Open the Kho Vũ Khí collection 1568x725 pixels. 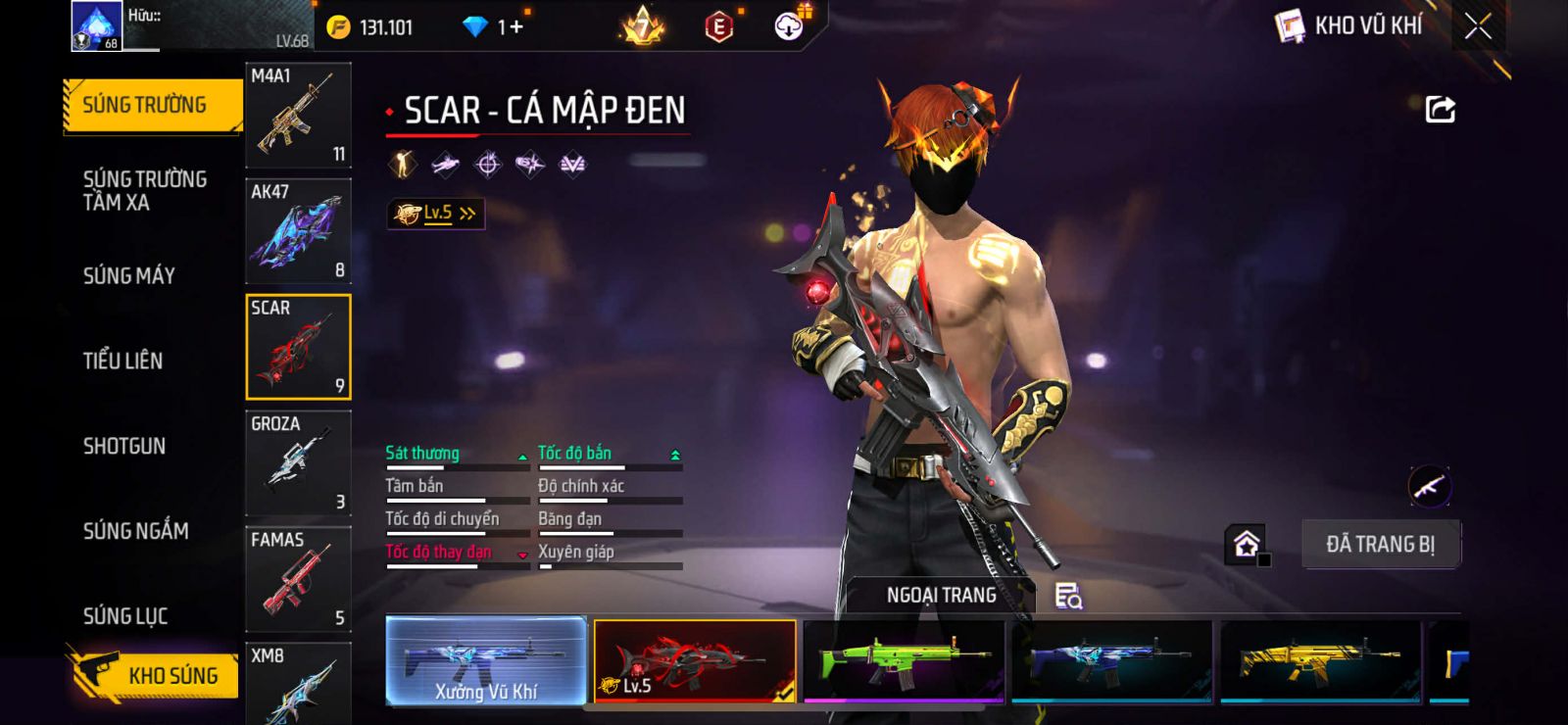coord(1350,26)
